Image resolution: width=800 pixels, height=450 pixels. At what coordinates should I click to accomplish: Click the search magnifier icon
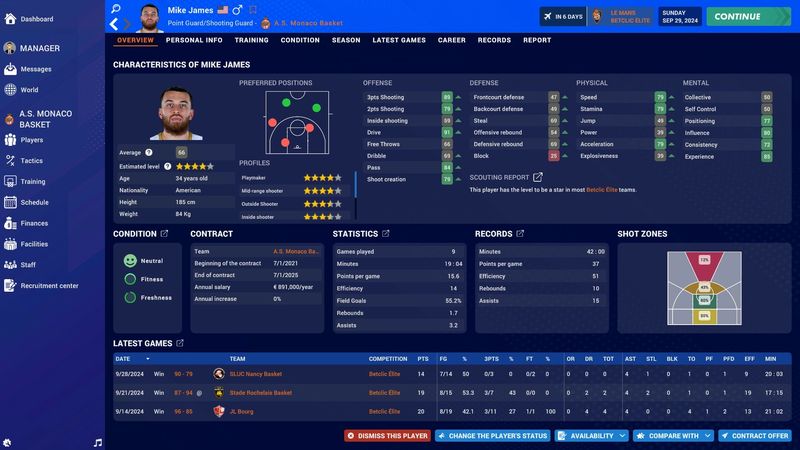116,8
